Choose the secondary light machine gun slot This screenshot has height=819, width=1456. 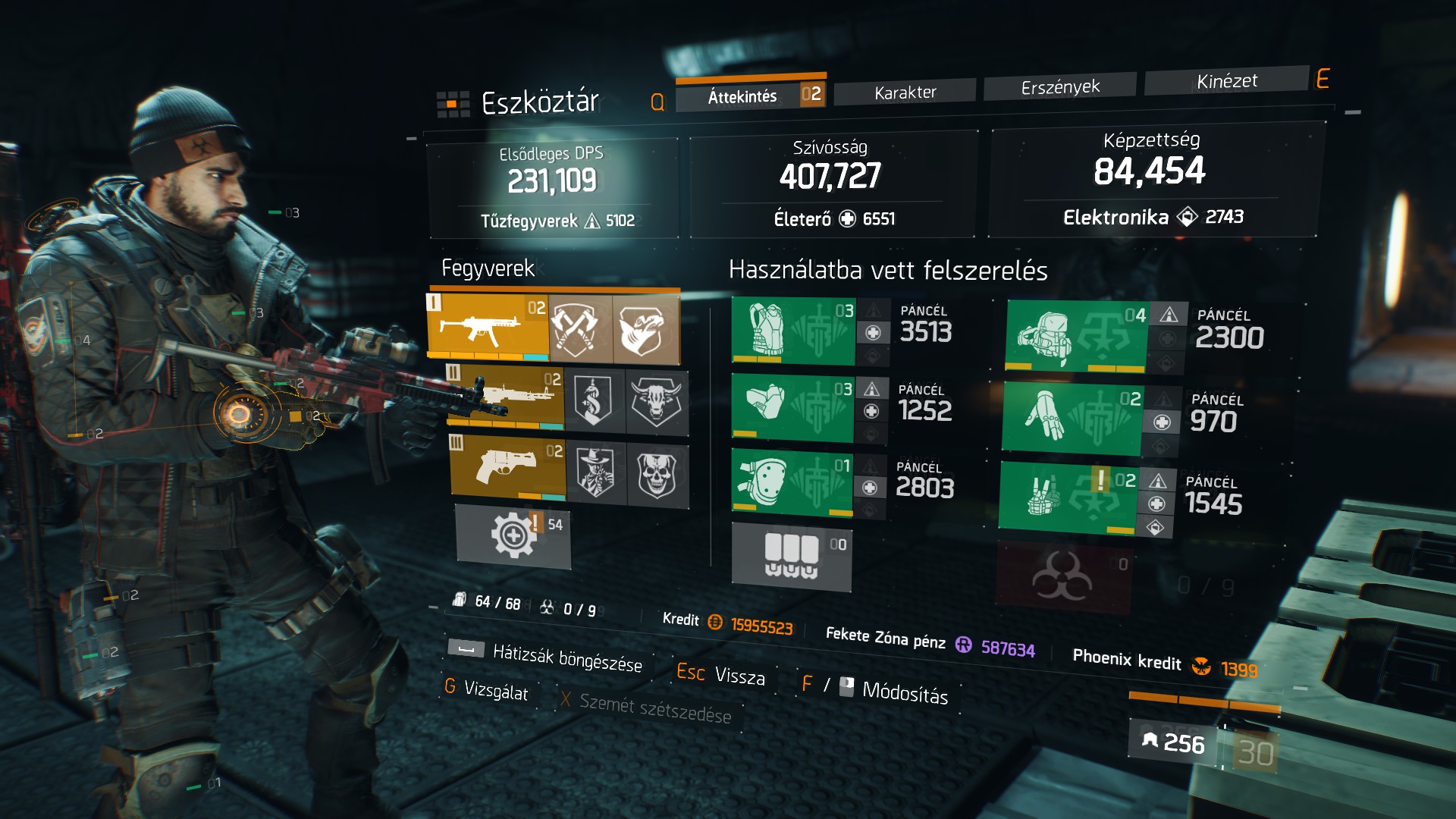click(506, 397)
